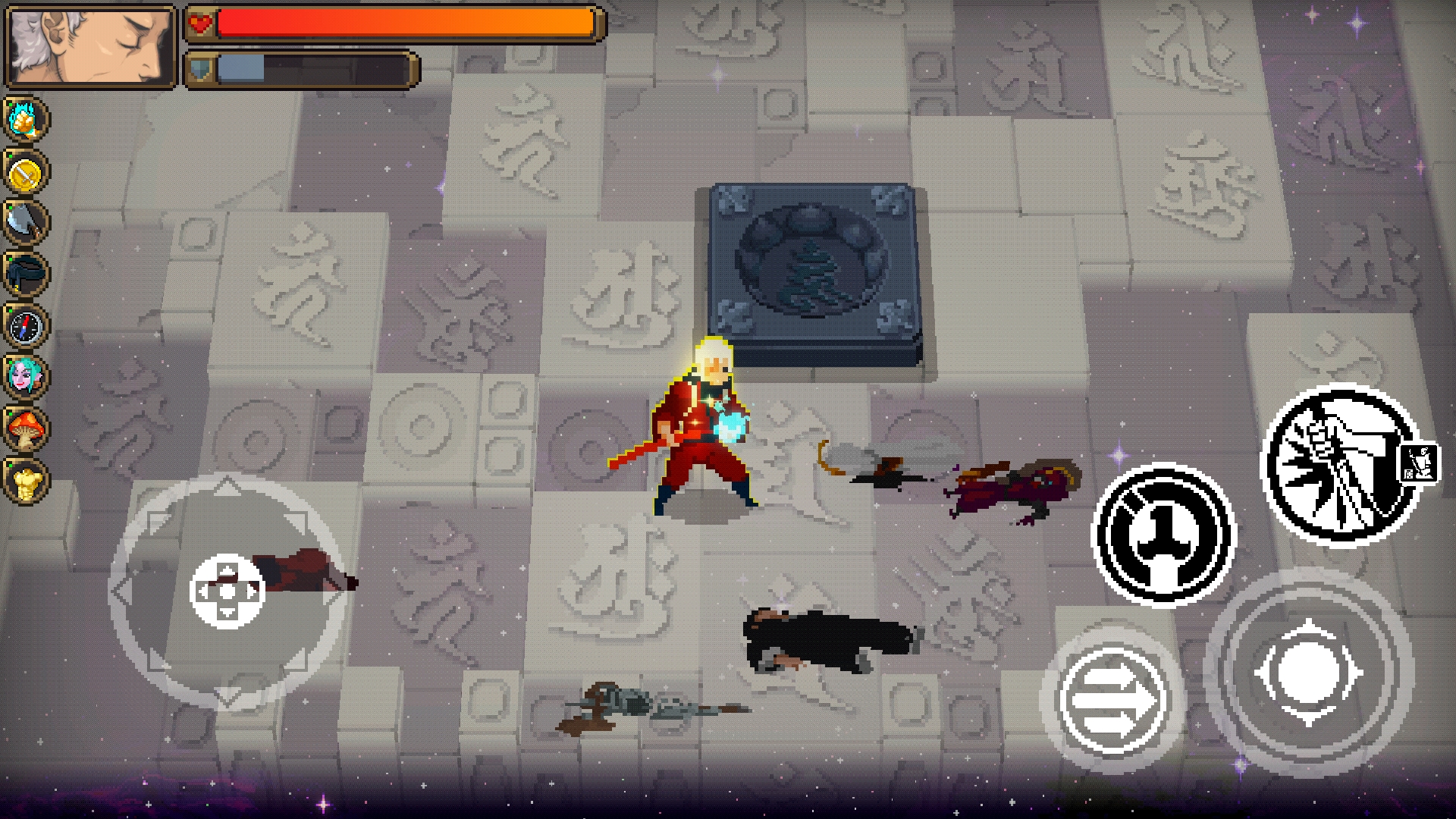Select the battle axe item icon

(26, 222)
